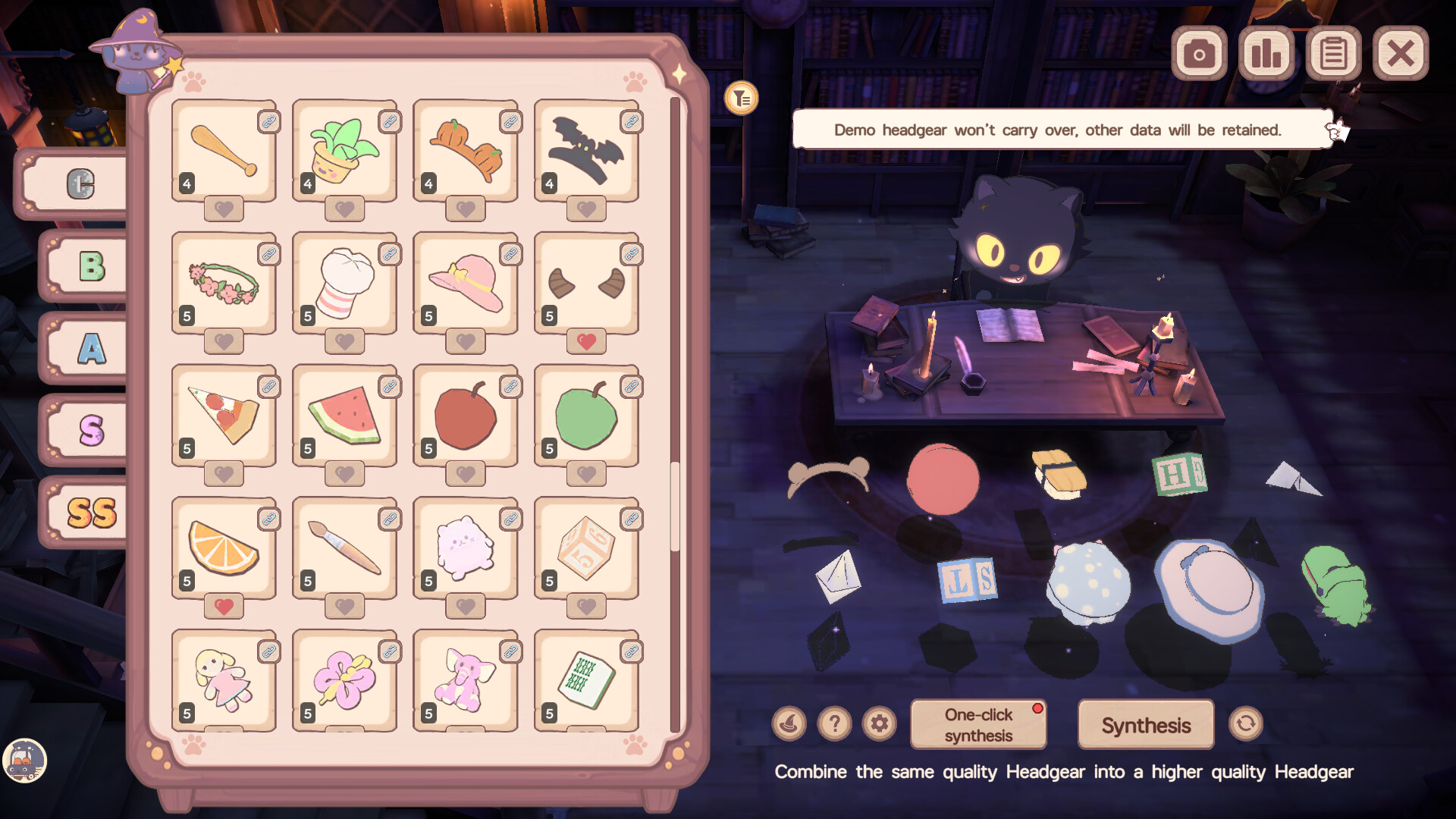Switch to the C quality tab
This screenshot has width=1456, height=819.
click(x=80, y=184)
